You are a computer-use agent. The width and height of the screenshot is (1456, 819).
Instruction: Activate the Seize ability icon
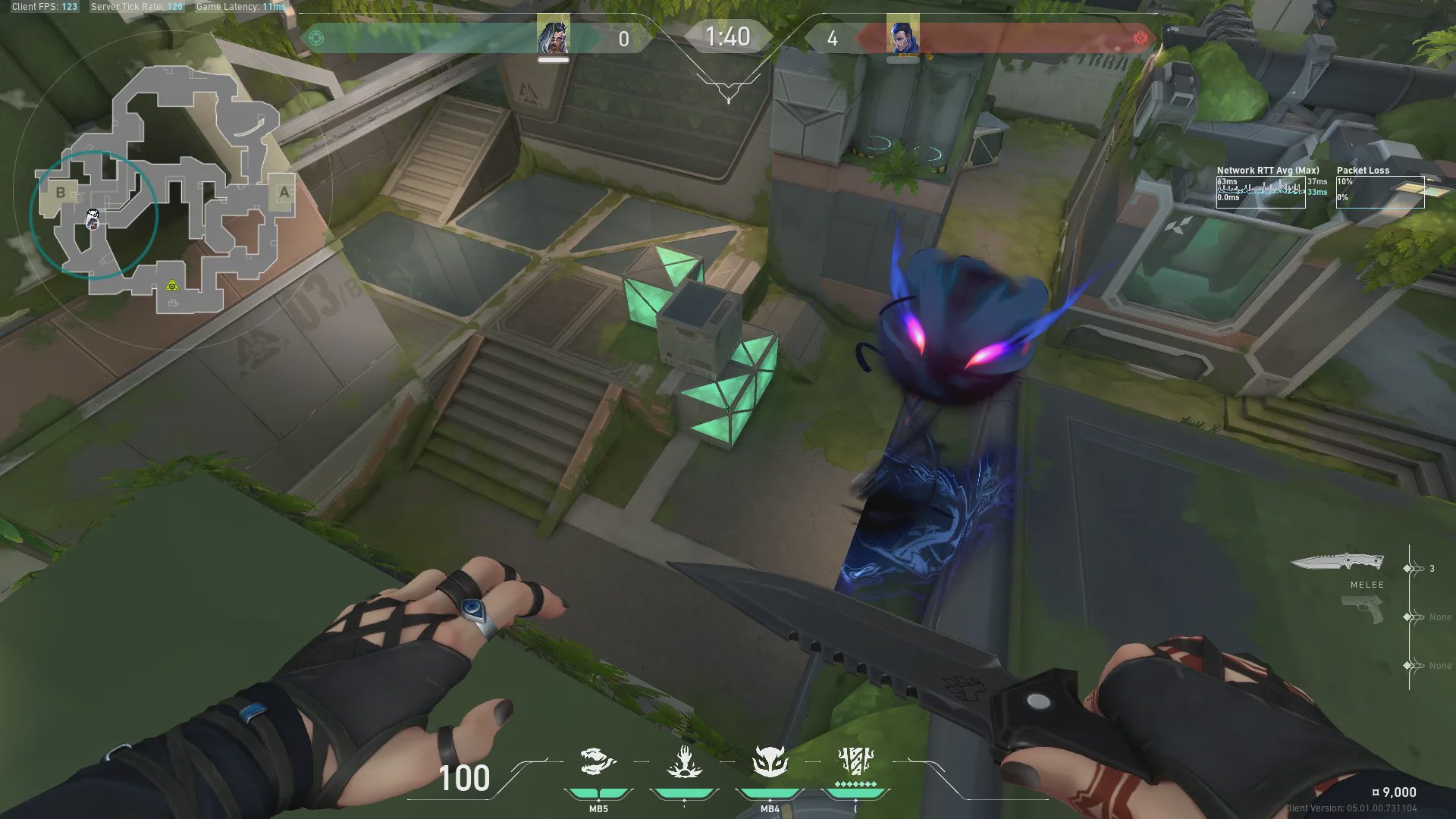684,762
